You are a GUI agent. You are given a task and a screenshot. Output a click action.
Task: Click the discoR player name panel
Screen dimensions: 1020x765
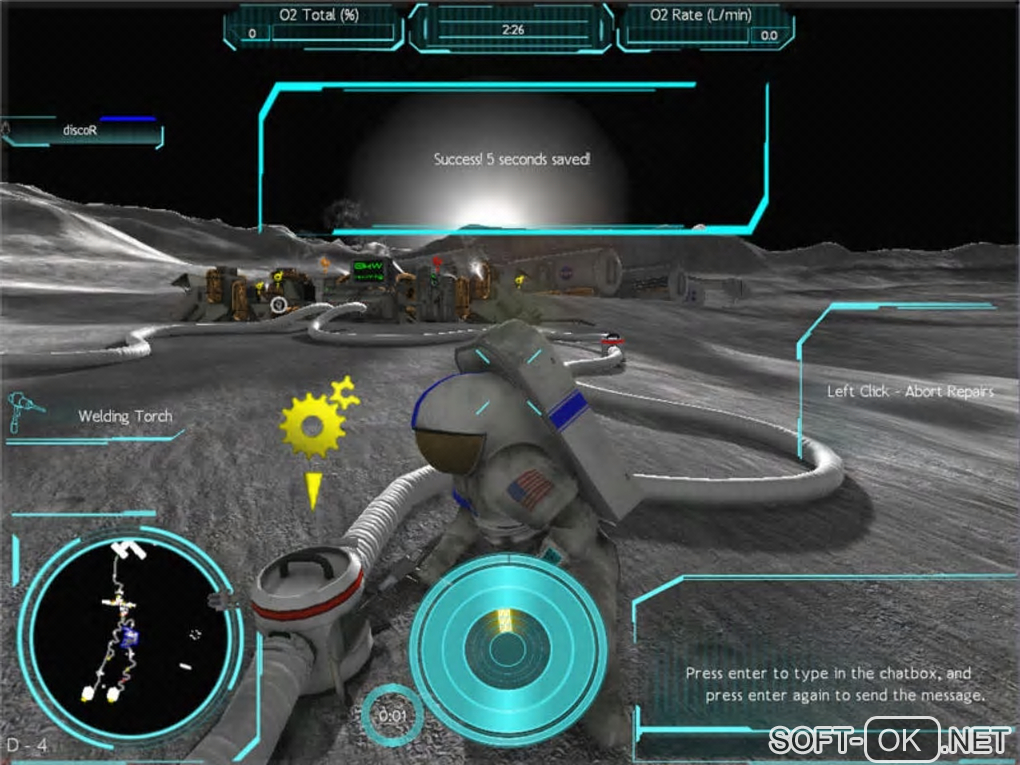[x=82, y=131]
